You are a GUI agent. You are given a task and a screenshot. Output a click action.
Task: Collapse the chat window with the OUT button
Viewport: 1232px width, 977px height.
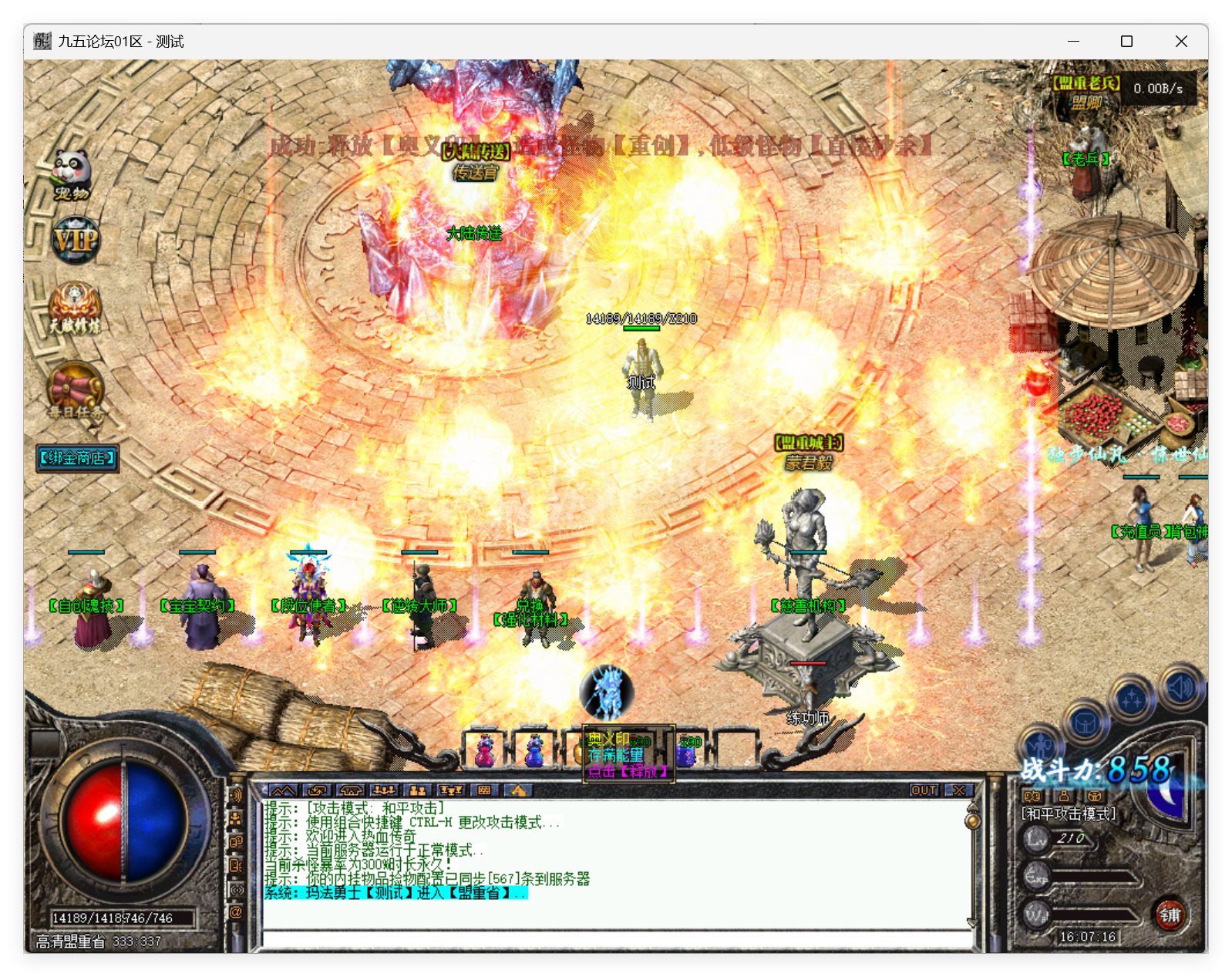tap(924, 790)
